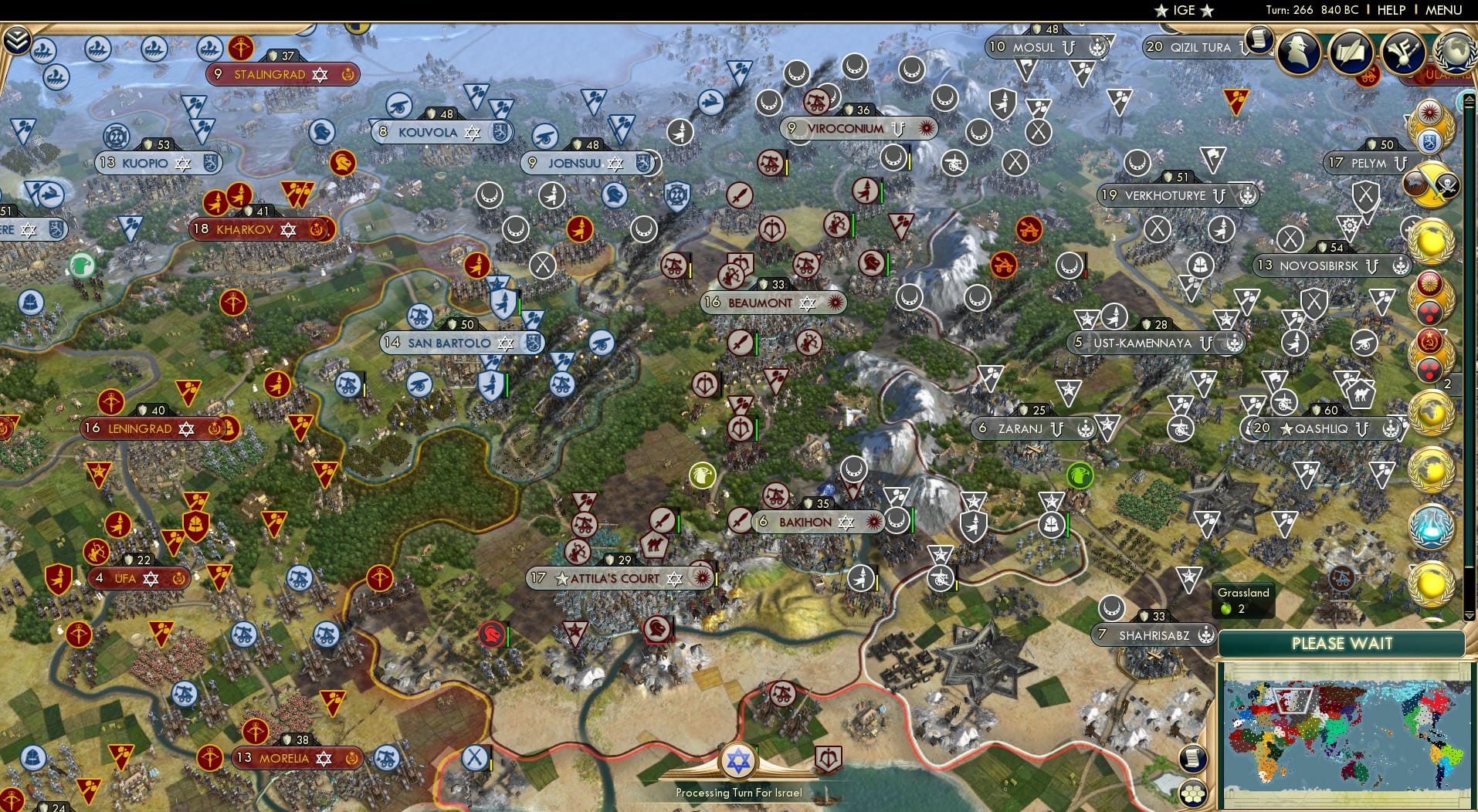1478x812 pixels.
Task: Switch to Strategic View with the hexagon icon
Action: coord(1193,795)
